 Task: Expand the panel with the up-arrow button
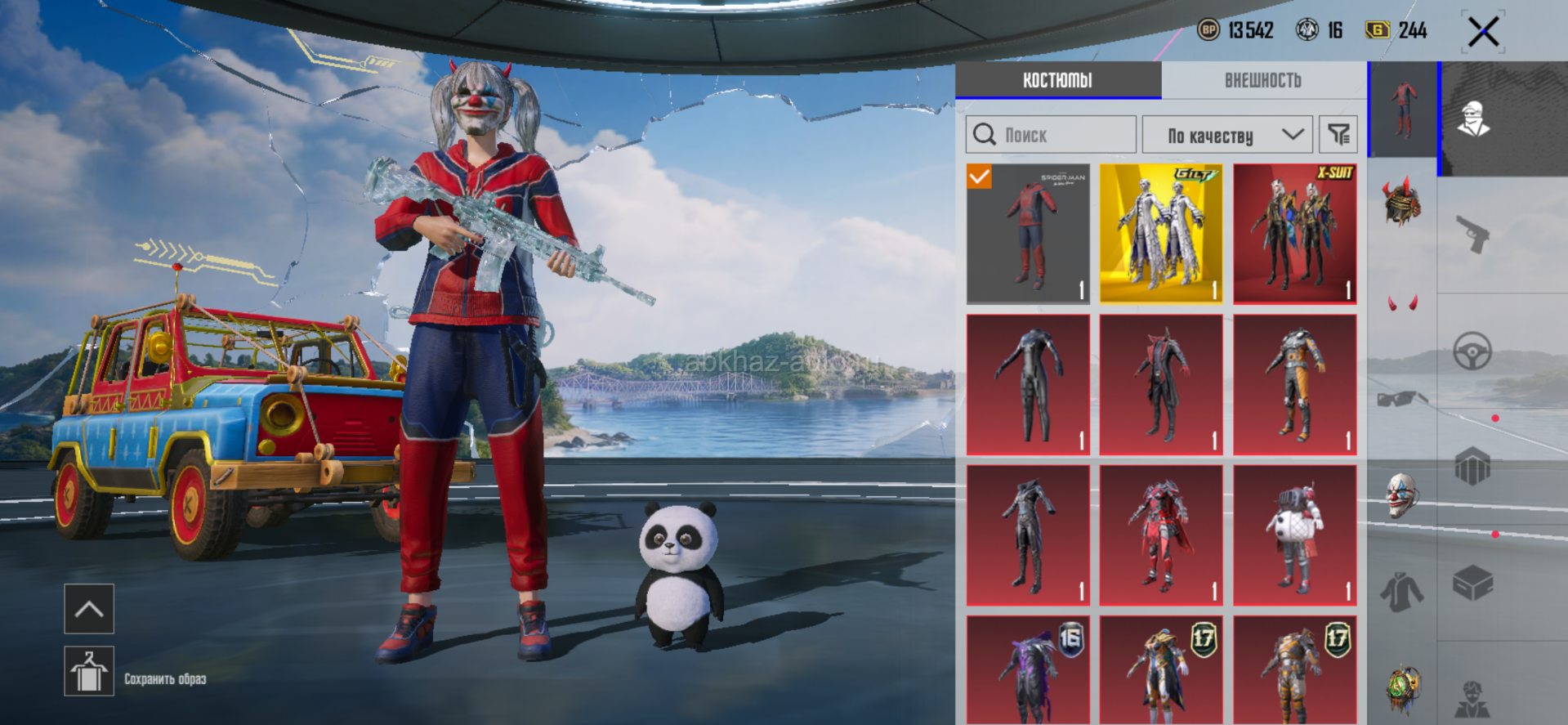(x=89, y=609)
